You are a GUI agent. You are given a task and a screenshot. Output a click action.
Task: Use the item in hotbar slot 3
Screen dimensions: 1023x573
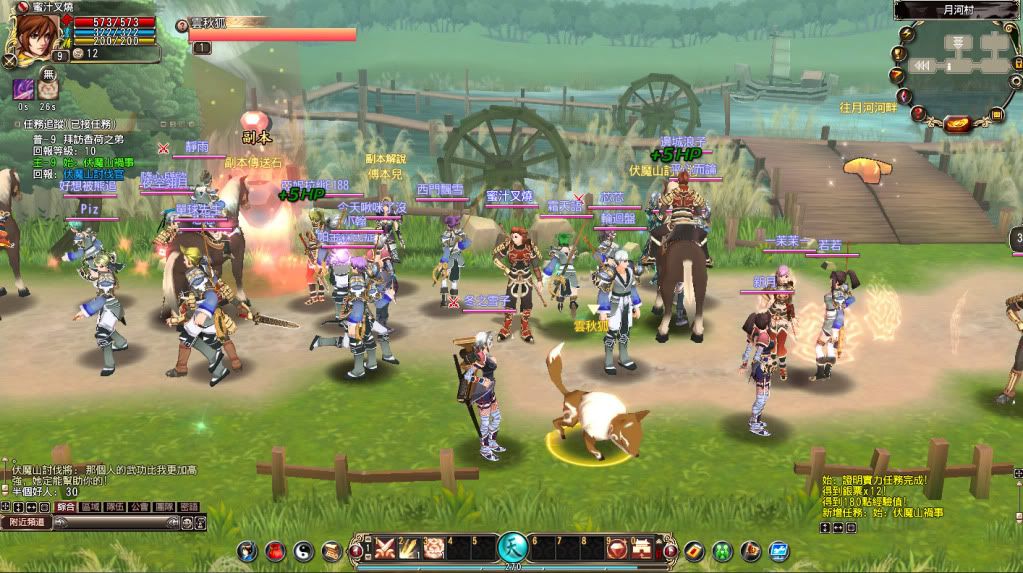(433, 548)
